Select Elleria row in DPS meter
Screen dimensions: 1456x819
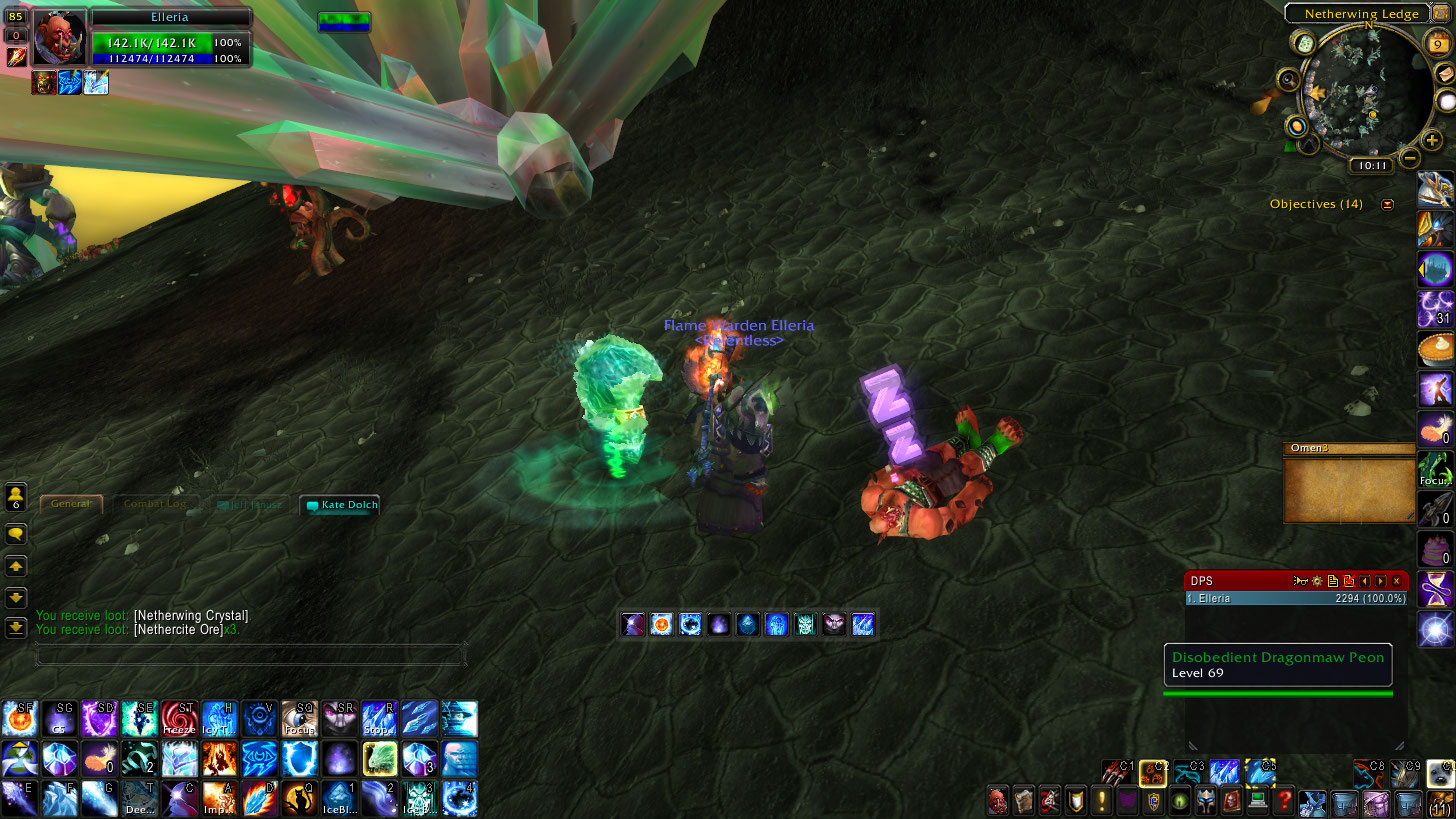click(1295, 598)
